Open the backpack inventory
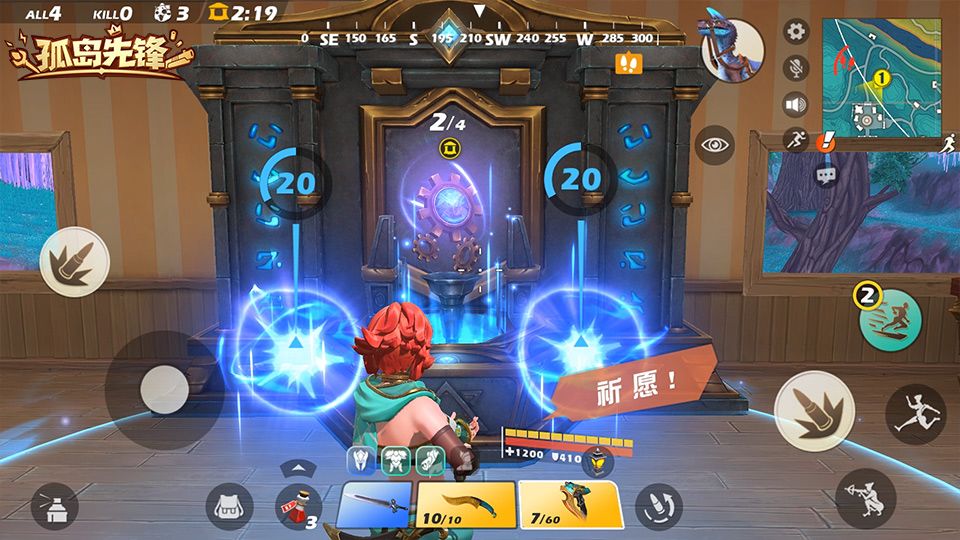The image size is (960, 540). click(x=230, y=507)
